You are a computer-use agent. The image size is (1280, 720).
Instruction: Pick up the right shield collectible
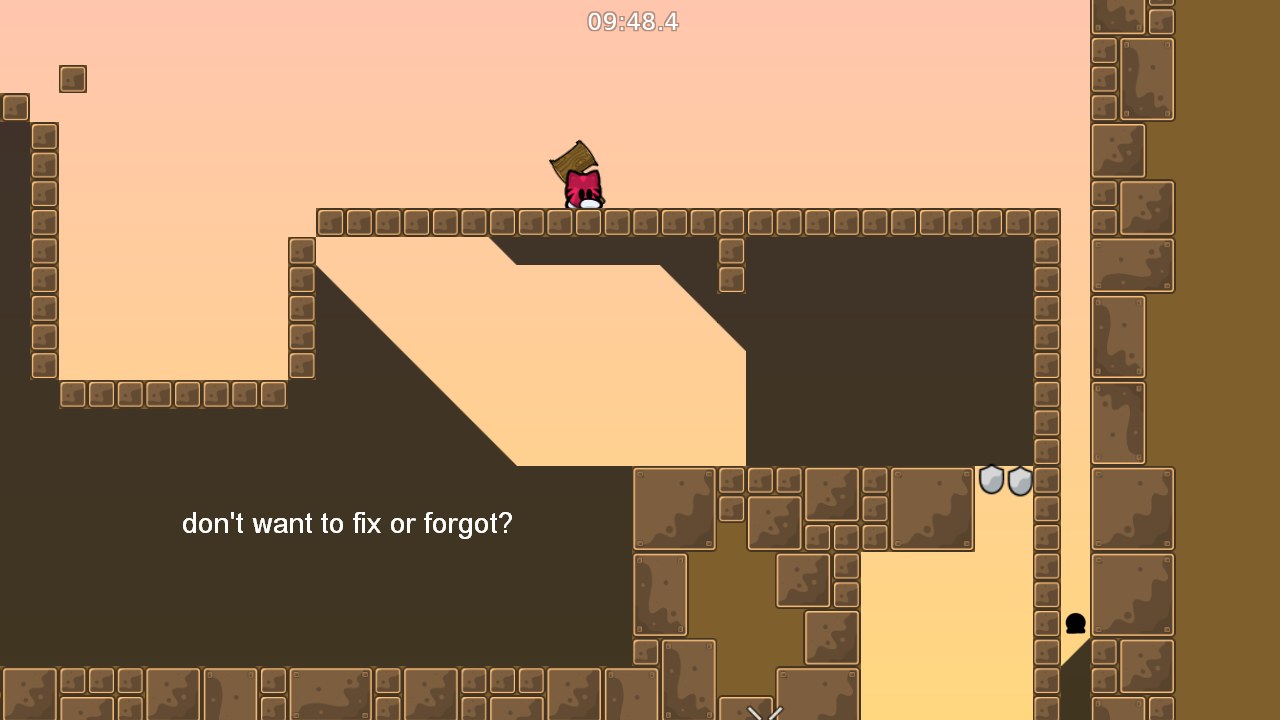1019,482
